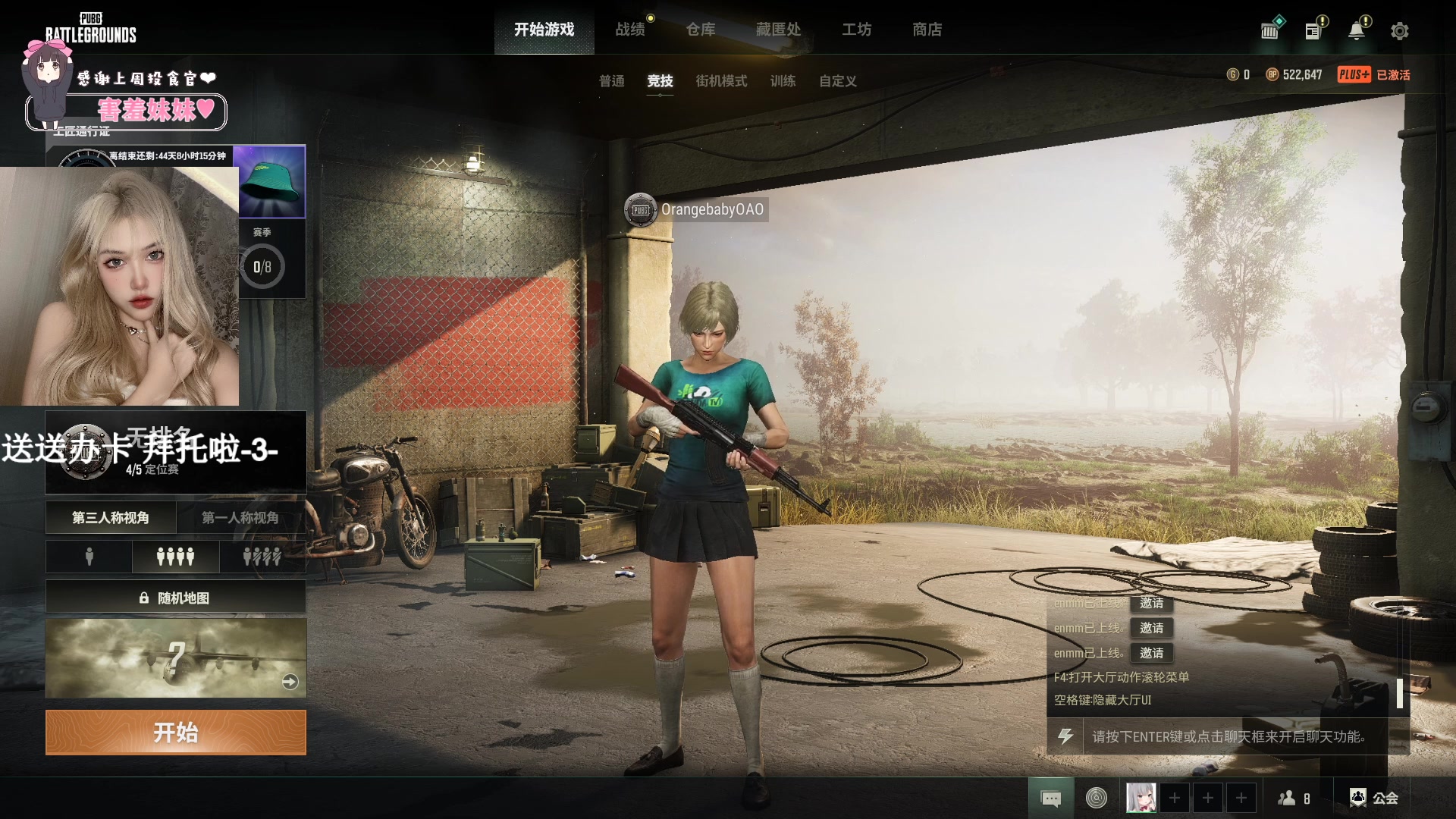Viewport: 1456px width, 819px height.
Task: Open the 随机地图 random map selector
Action: 176,598
